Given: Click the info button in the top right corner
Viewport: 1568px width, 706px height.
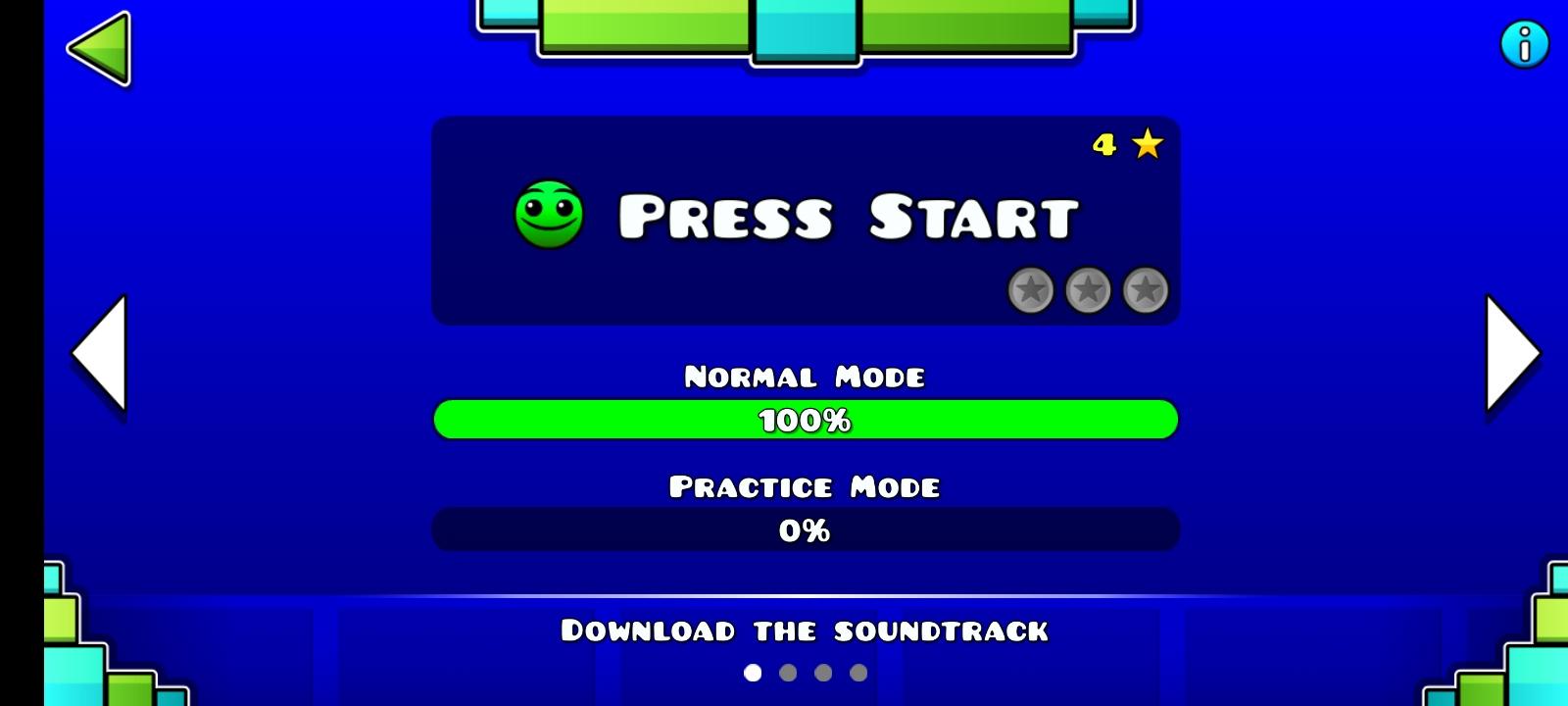Looking at the screenshot, I should point(1523,43).
